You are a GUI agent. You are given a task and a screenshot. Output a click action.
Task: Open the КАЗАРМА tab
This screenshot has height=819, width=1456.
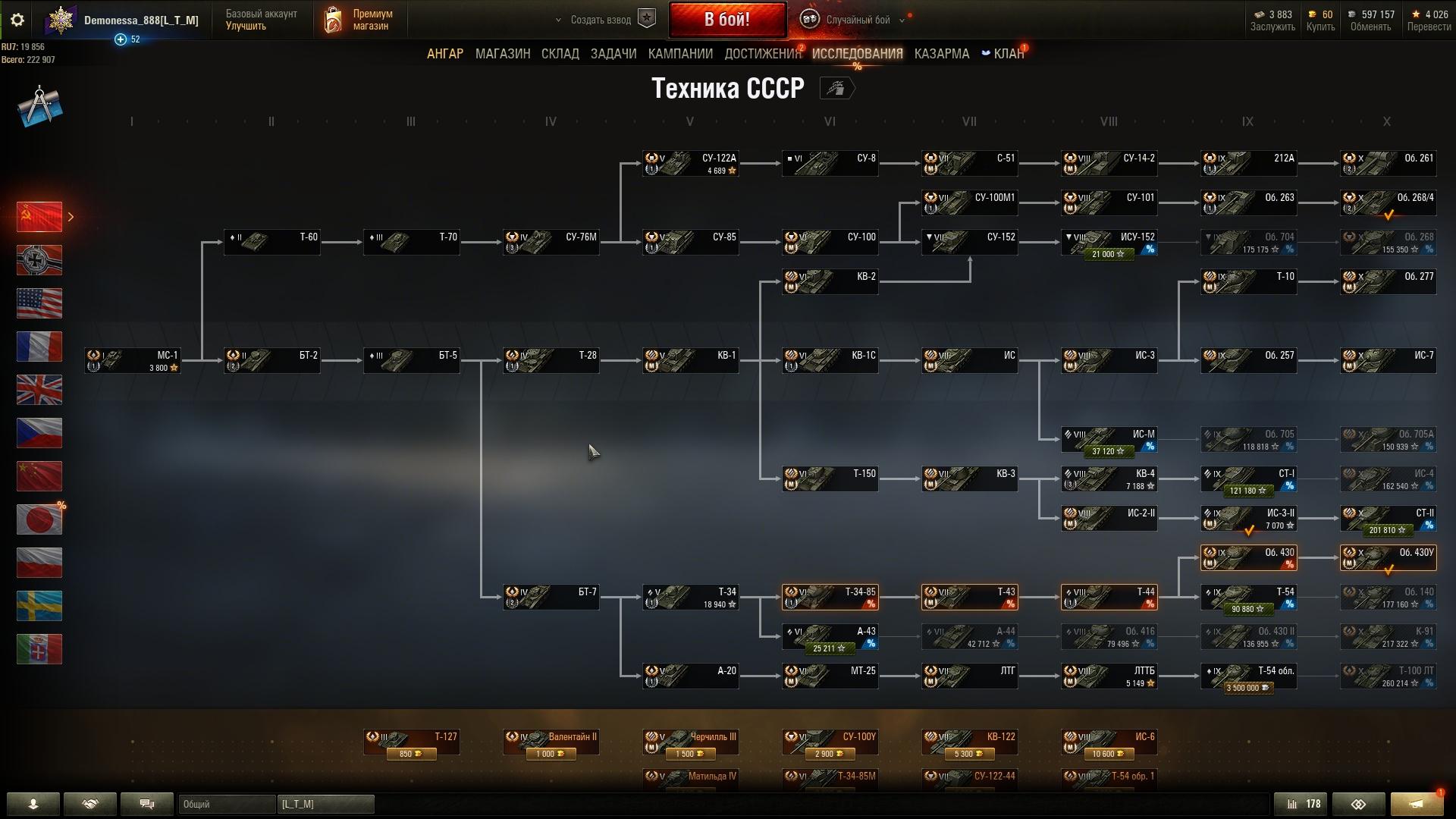pos(941,54)
